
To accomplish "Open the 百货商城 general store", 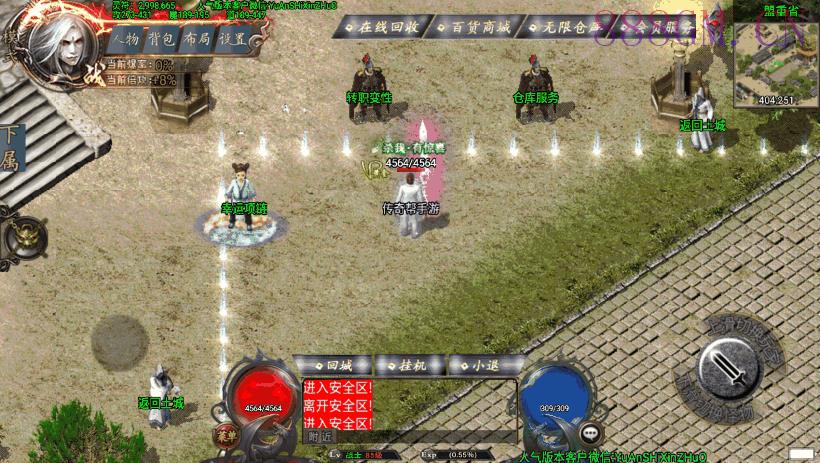I will [475, 27].
